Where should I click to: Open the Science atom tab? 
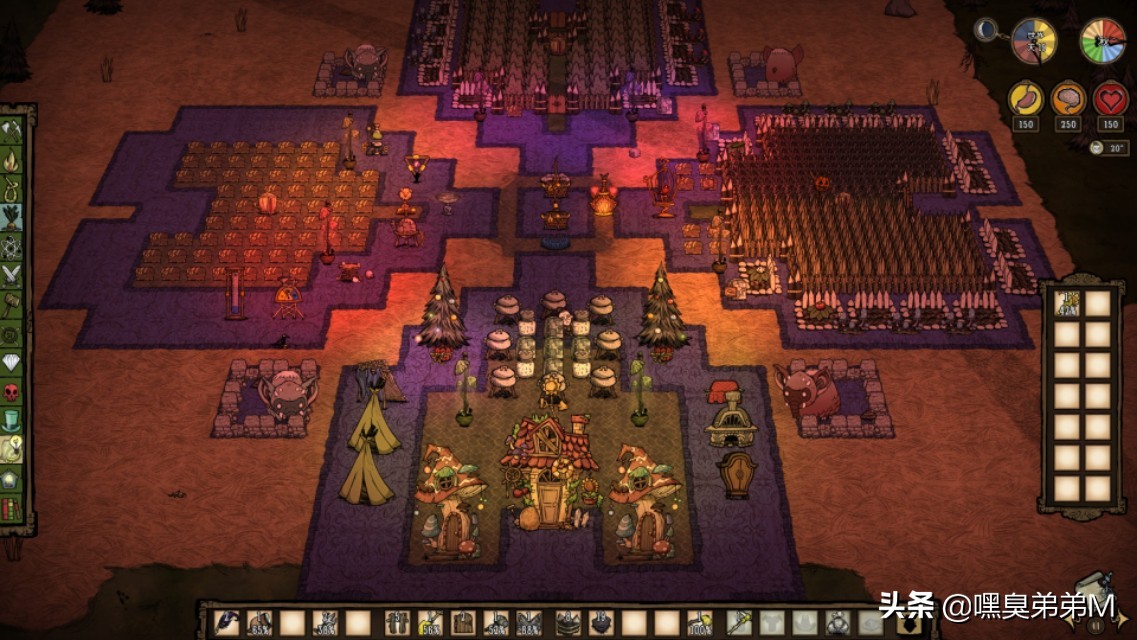[13, 246]
